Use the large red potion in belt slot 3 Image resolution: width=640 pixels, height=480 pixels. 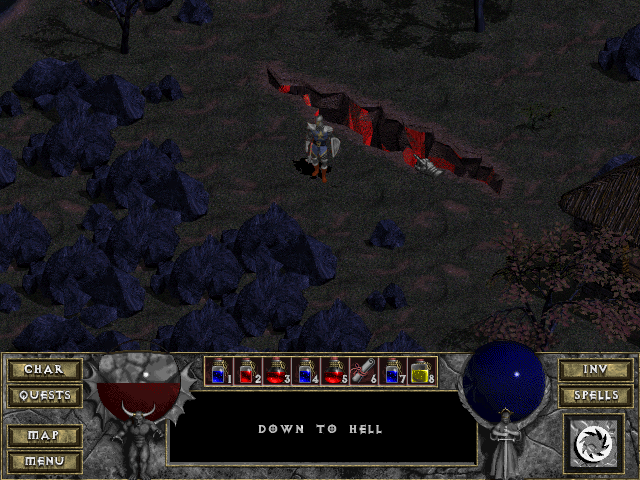pos(276,373)
